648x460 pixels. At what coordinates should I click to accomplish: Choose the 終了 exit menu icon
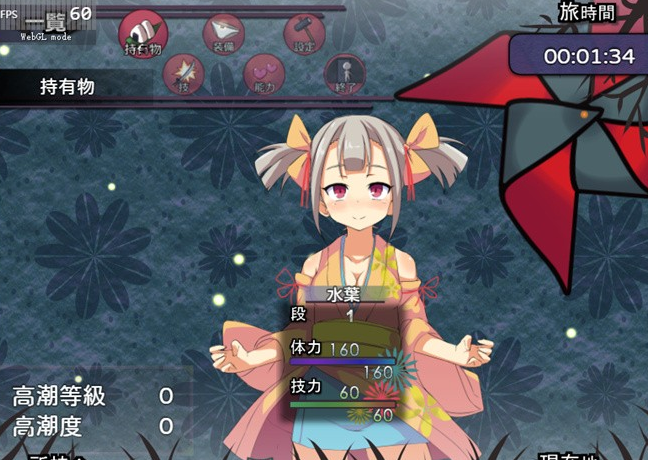(x=345, y=73)
